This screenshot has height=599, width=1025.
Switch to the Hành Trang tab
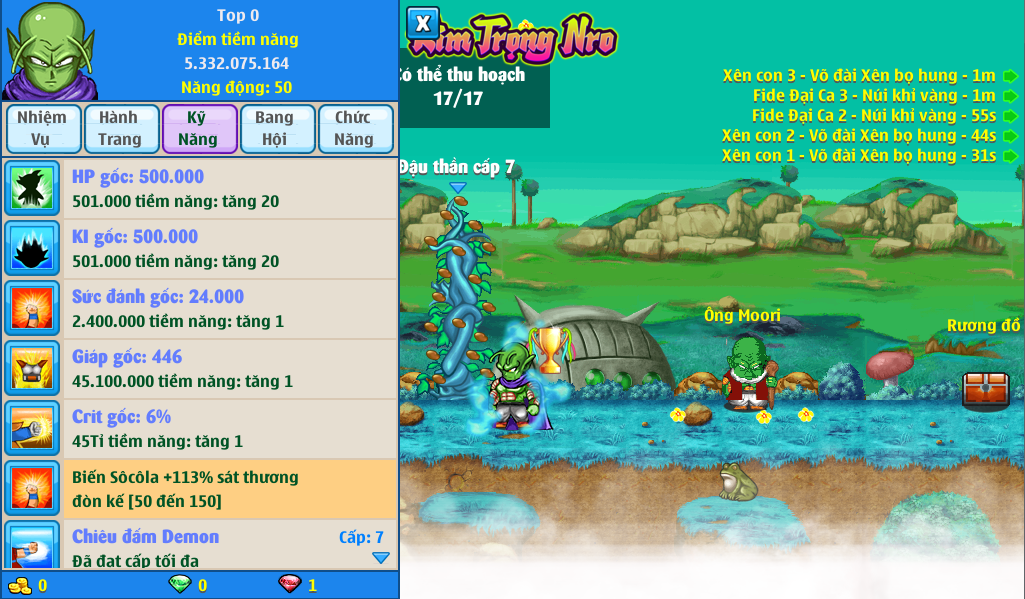(x=121, y=129)
